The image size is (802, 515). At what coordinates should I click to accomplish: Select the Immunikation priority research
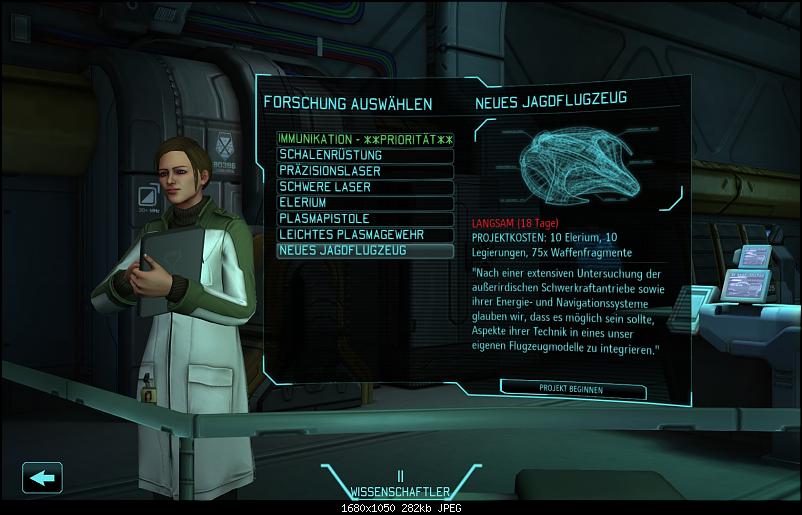[365, 138]
